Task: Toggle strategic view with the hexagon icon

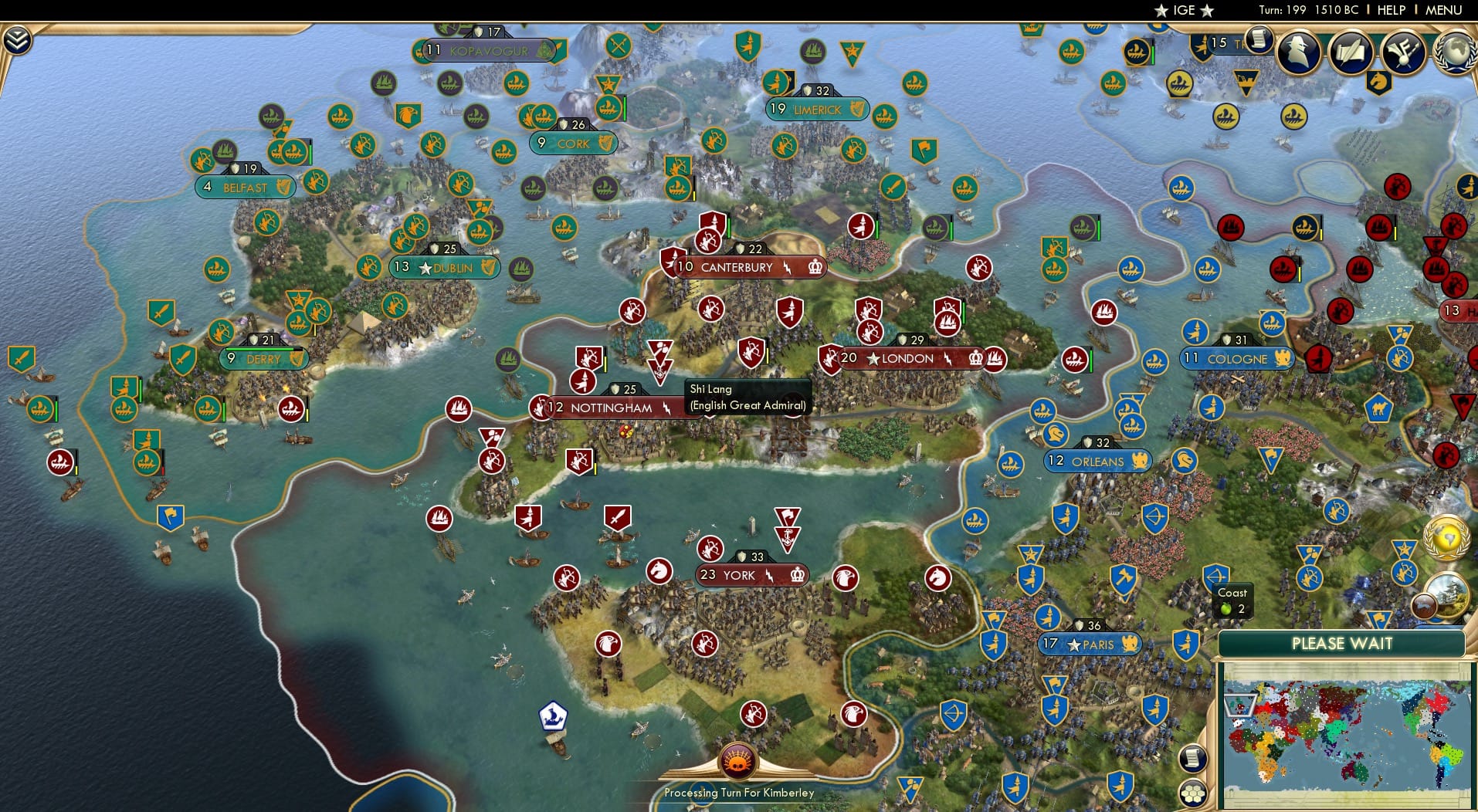Action: click(1193, 793)
